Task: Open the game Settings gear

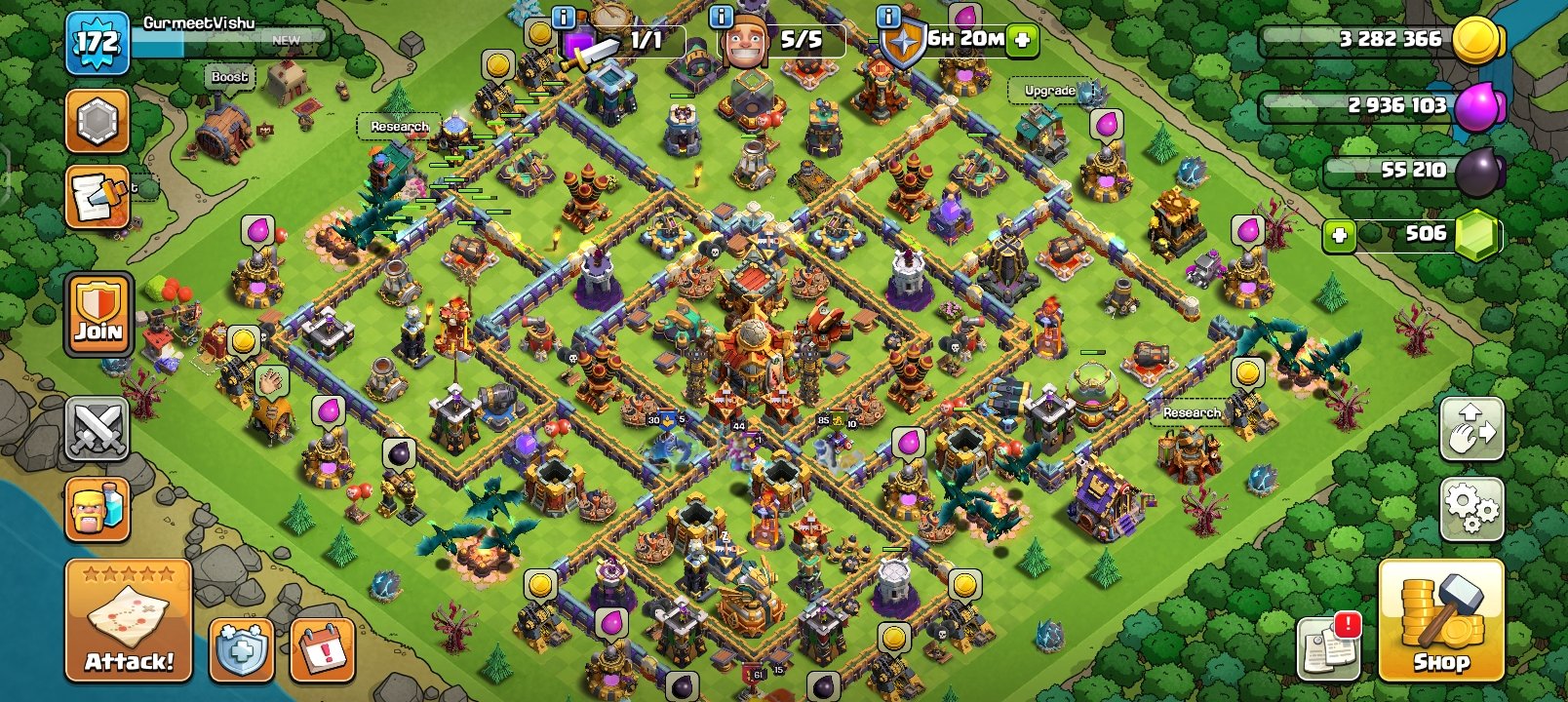Action: pyautogui.click(x=1473, y=509)
